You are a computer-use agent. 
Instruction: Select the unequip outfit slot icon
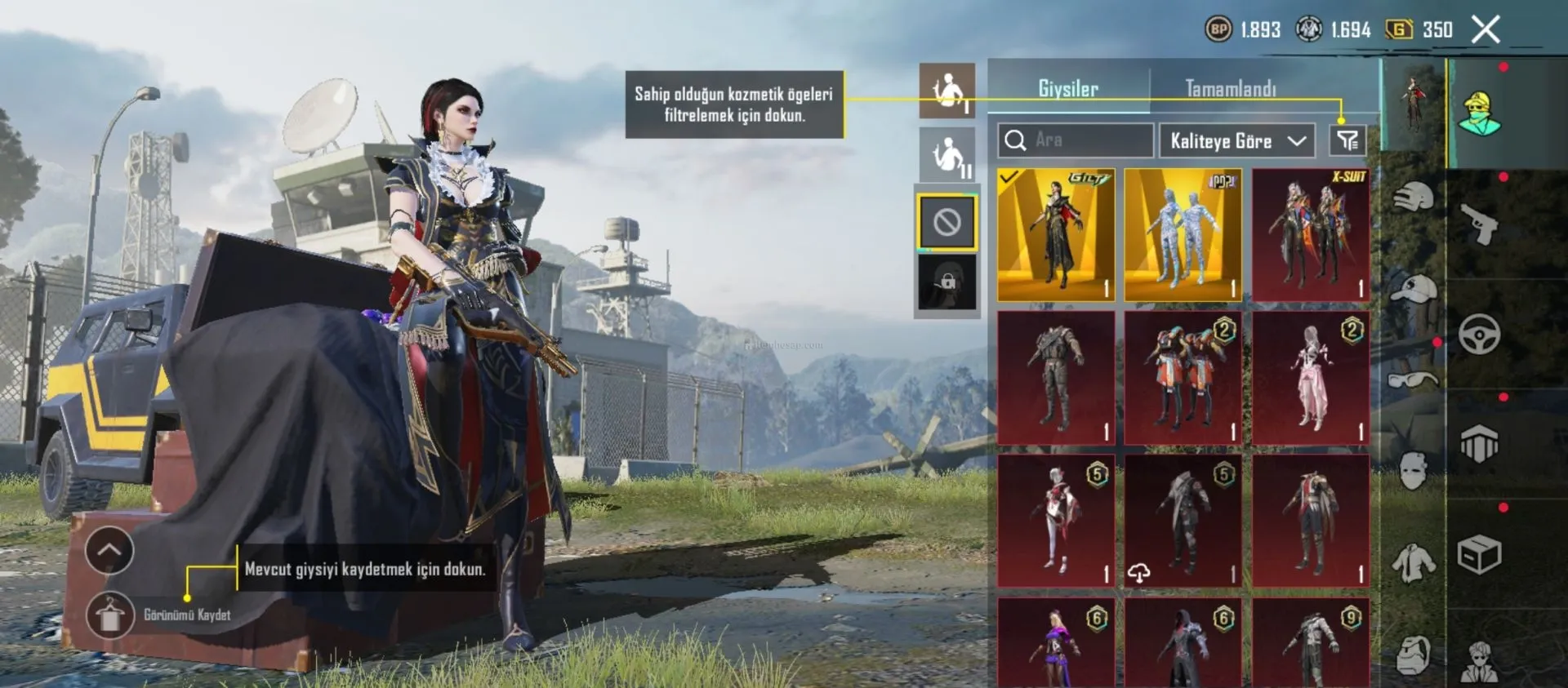point(947,221)
